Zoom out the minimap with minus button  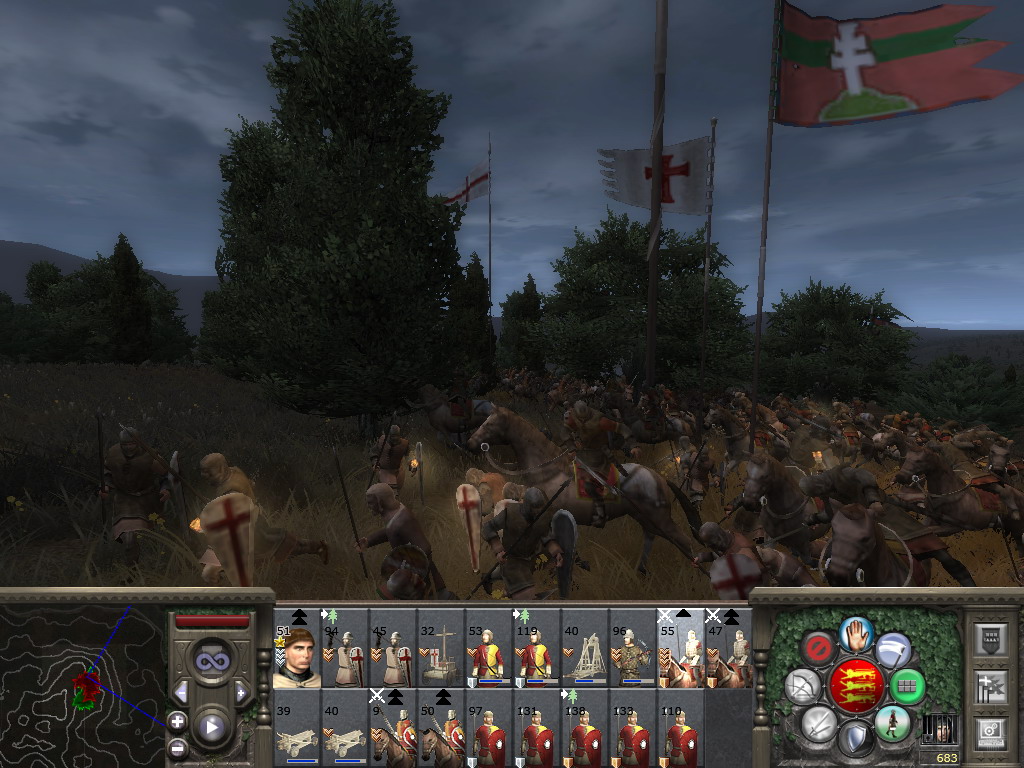click(177, 747)
